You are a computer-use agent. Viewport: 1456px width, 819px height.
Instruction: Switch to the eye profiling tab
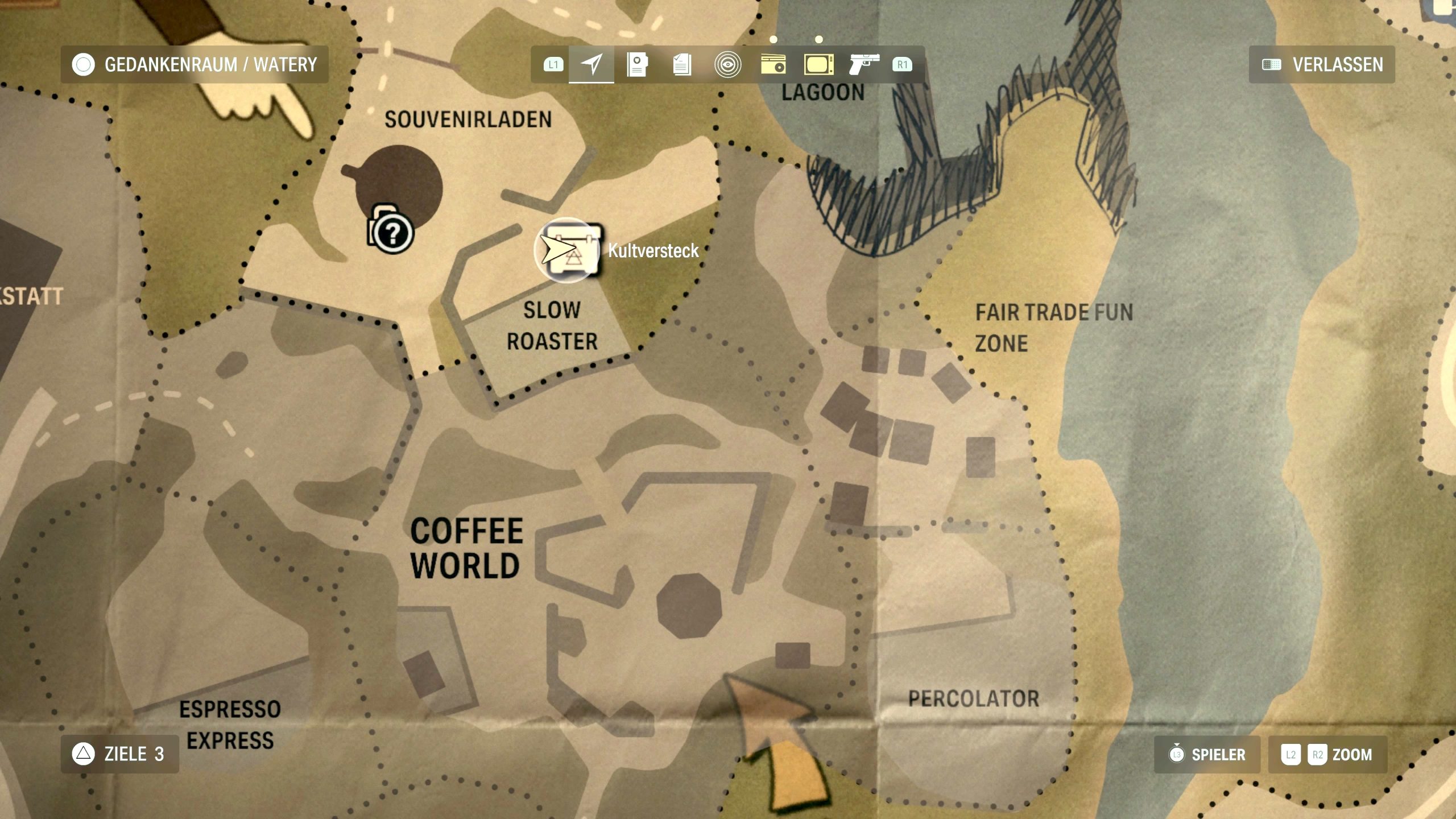pyautogui.click(x=727, y=64)
